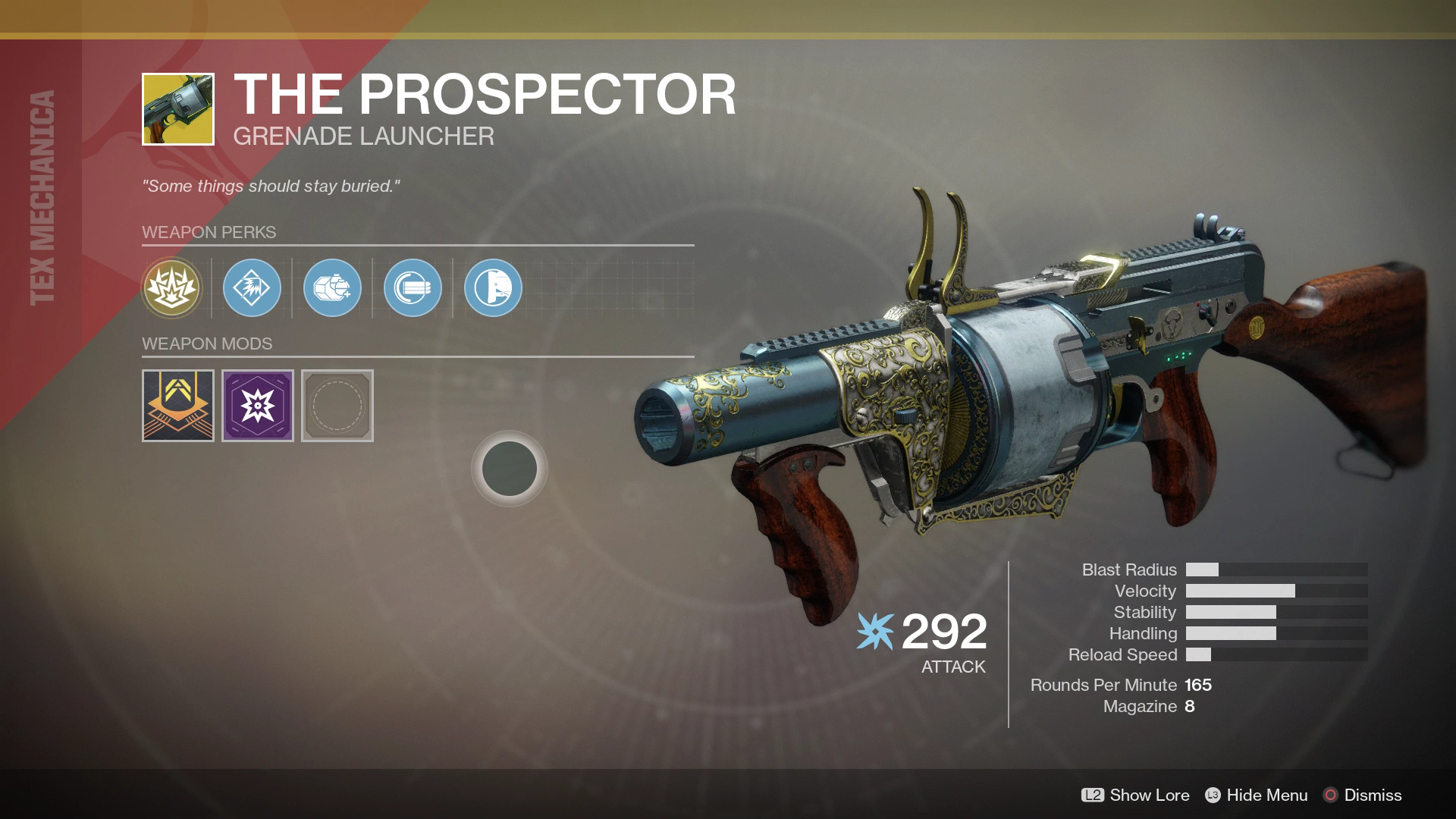
Task: Hide the inspection menu
Action: [1257, 795]
